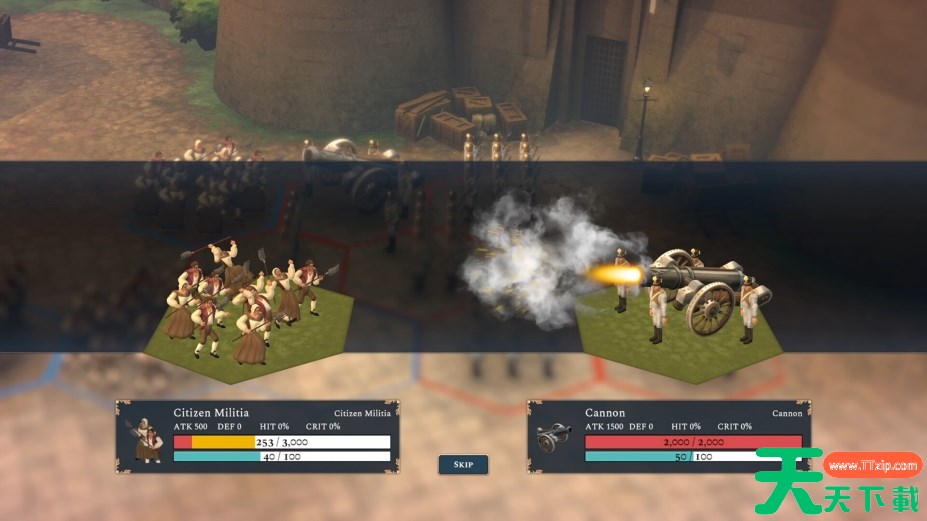Viewport: 927px width, 521px height.
Task: Skip the battle animation
Action: 463,465
